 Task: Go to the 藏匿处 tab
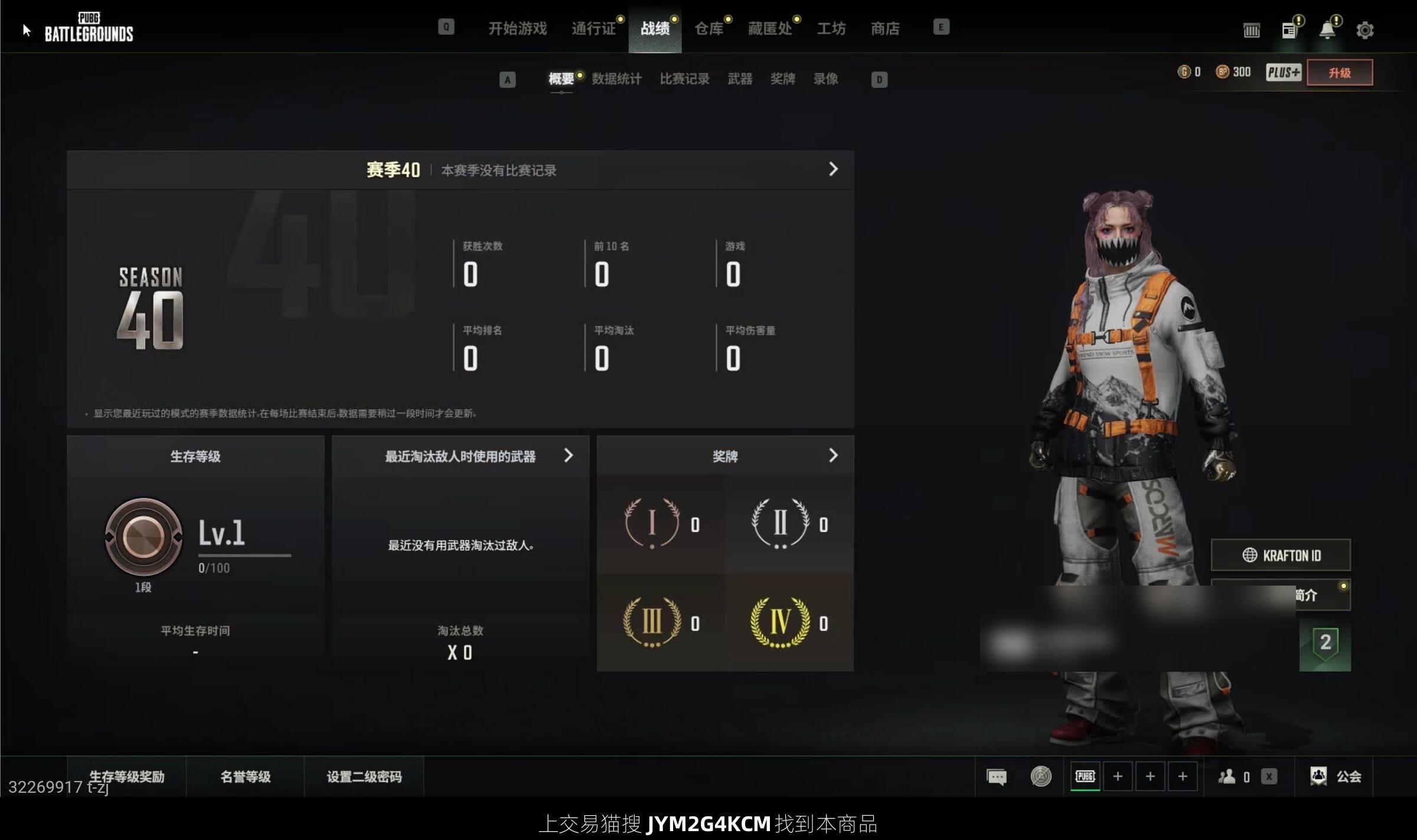tap(770, 28)
